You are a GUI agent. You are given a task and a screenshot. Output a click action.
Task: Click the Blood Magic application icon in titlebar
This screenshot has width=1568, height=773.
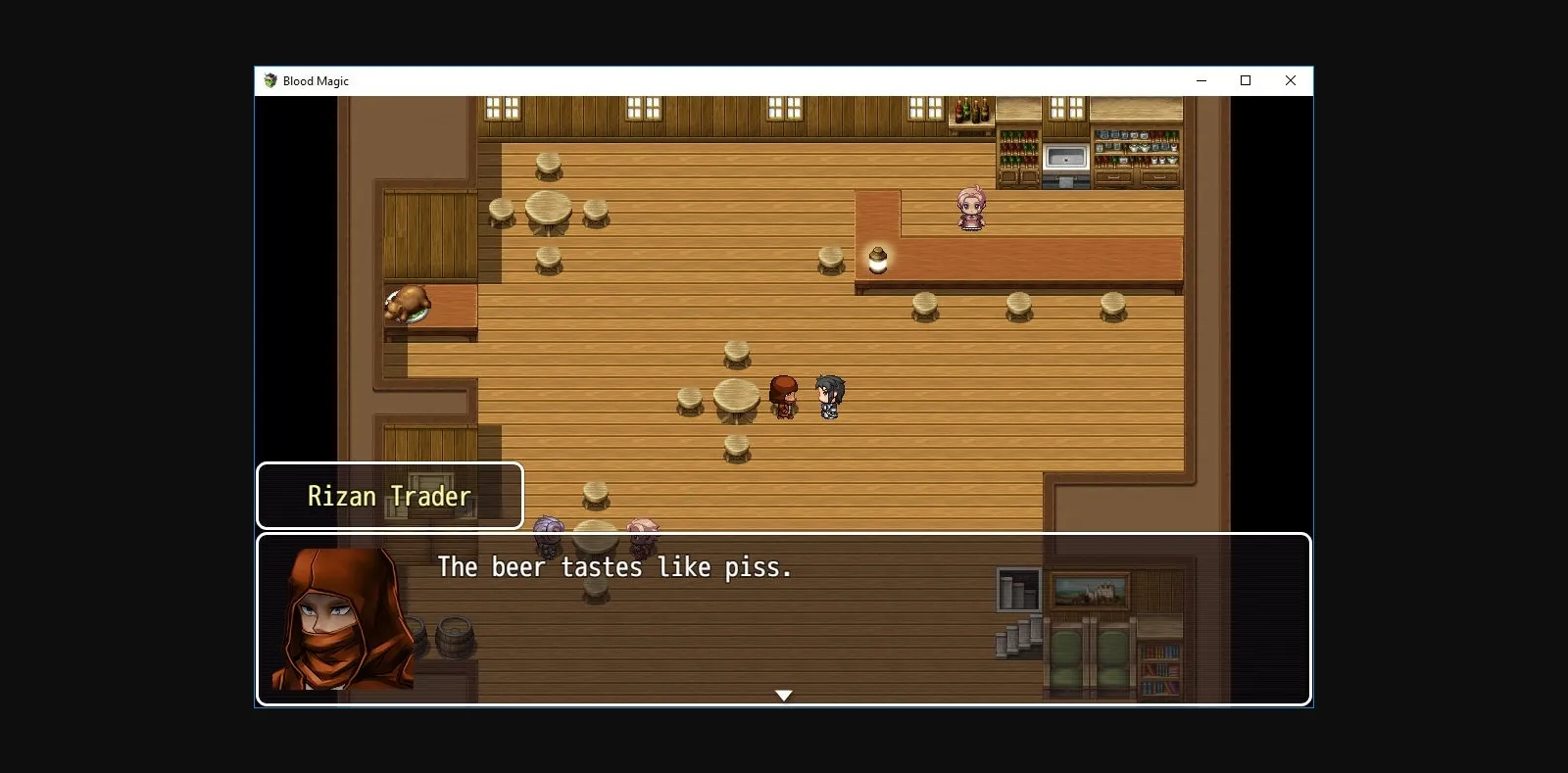(270, 81)
